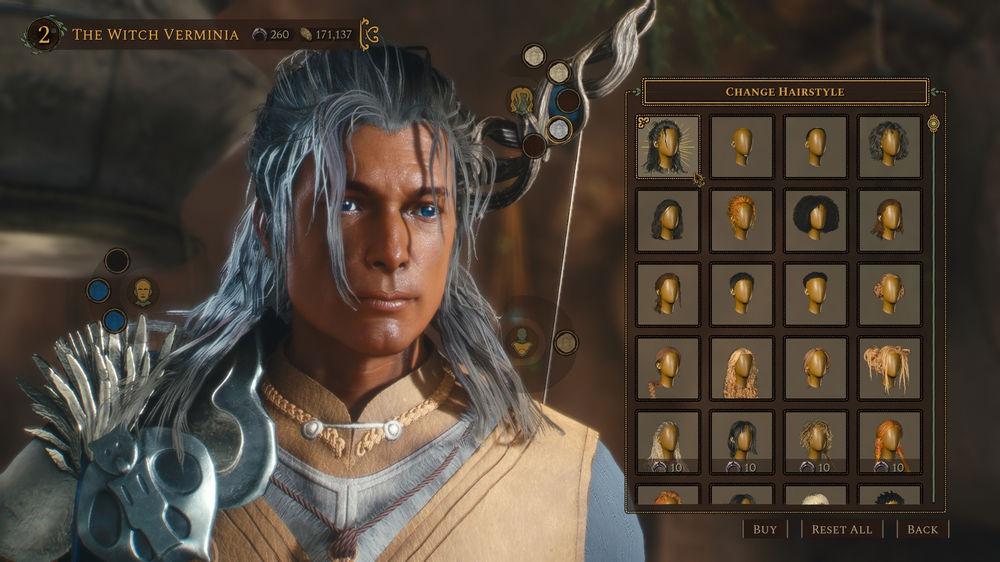Choose the short black cropped hairstyle in third row
This screenshot has width=1000, height=562.
pos(742,294)
